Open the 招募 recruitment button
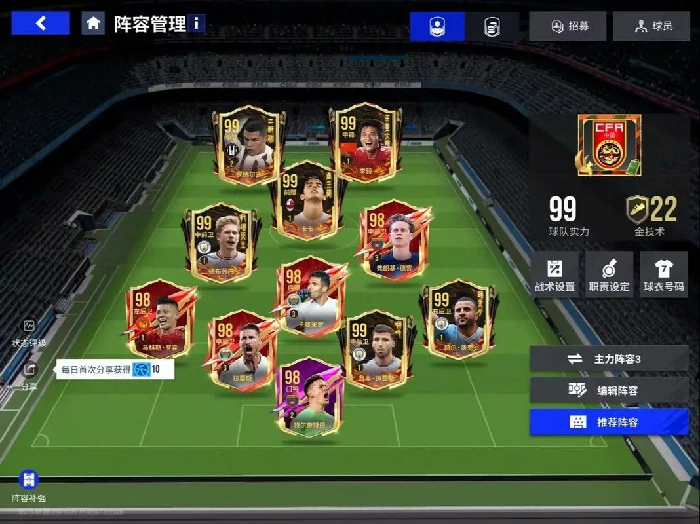Image resolution: width=700 pixels, height=524 pixels. point(567,27)
